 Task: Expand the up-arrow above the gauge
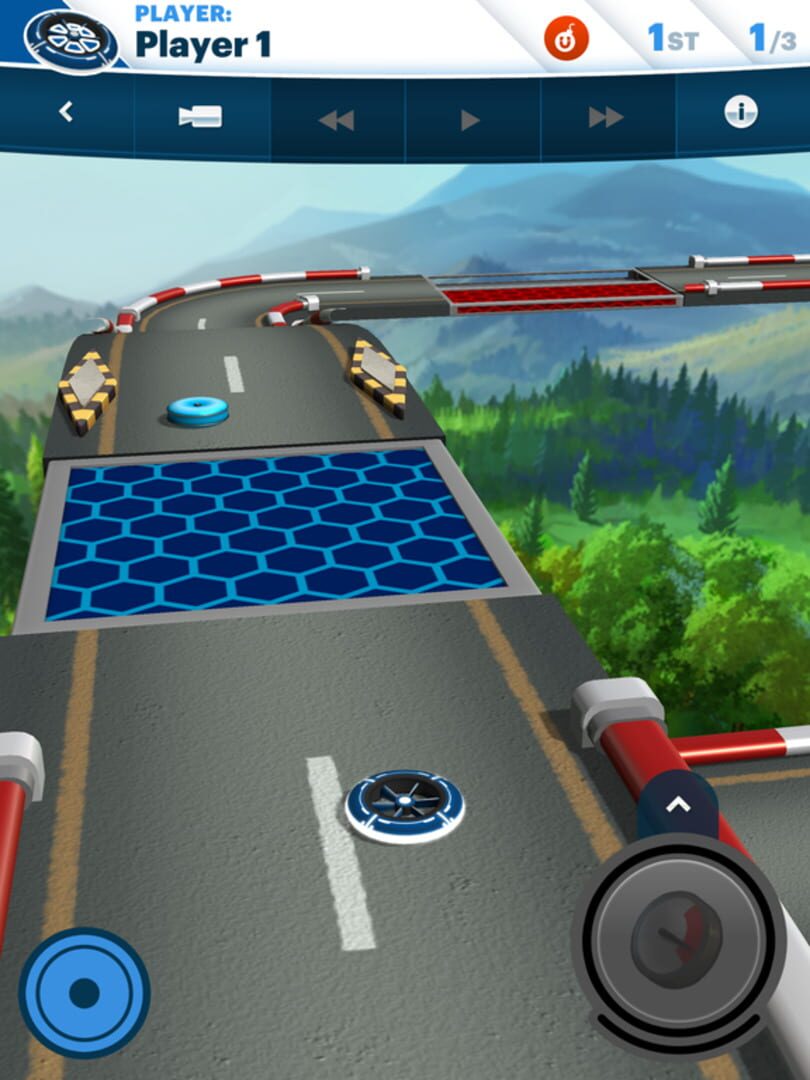point(678,803)
